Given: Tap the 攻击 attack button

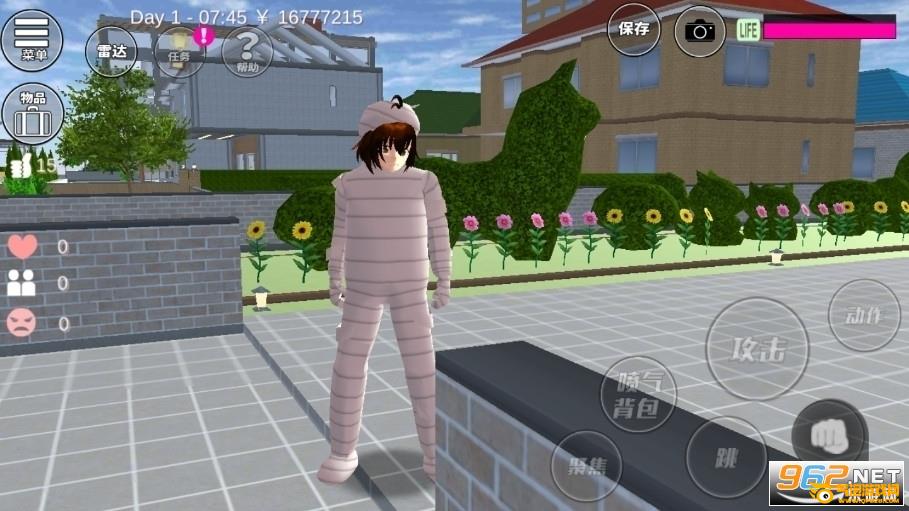Looking at the screenshot, I should [x=757, y=349].
